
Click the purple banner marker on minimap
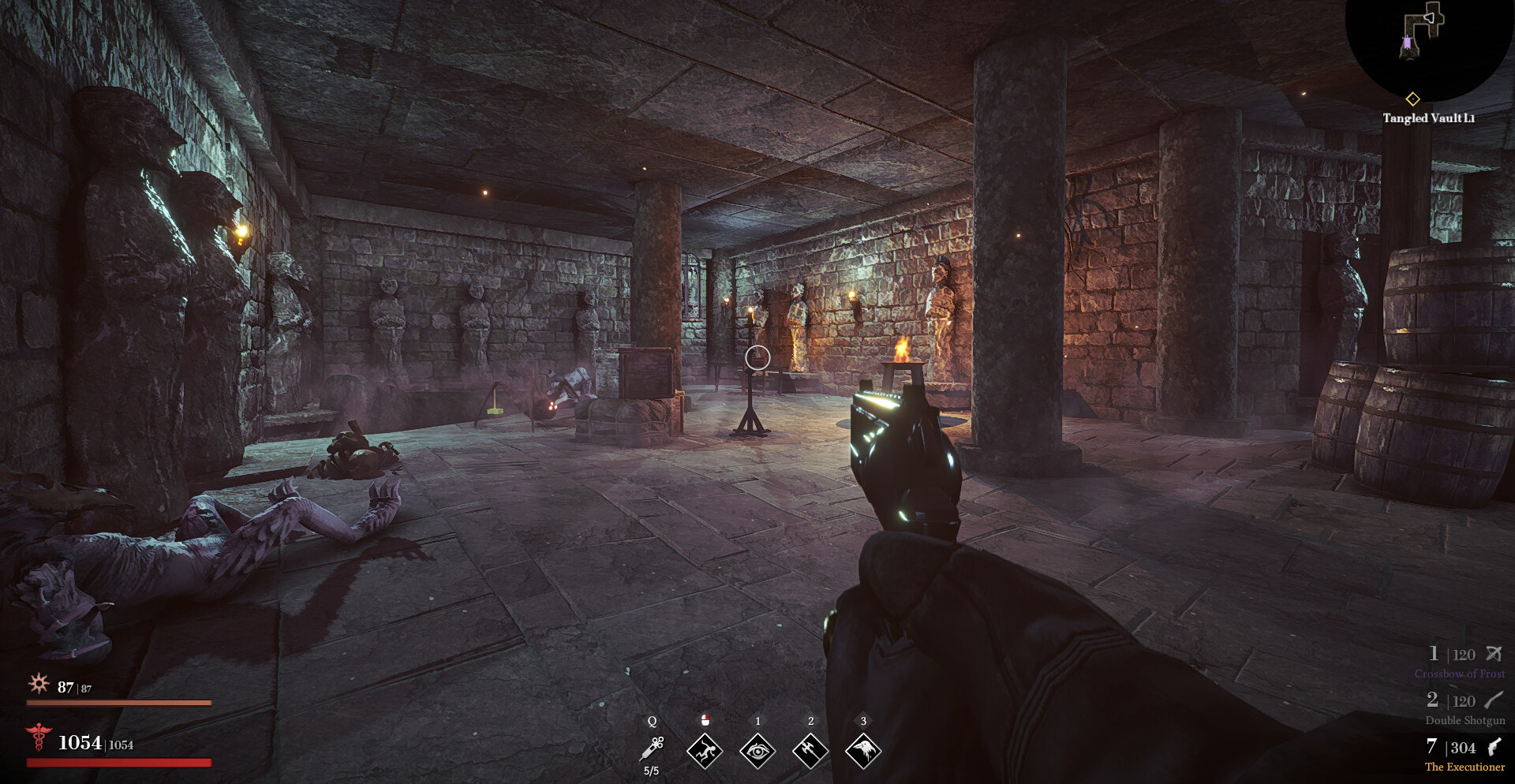click(x=1407, y=44)
